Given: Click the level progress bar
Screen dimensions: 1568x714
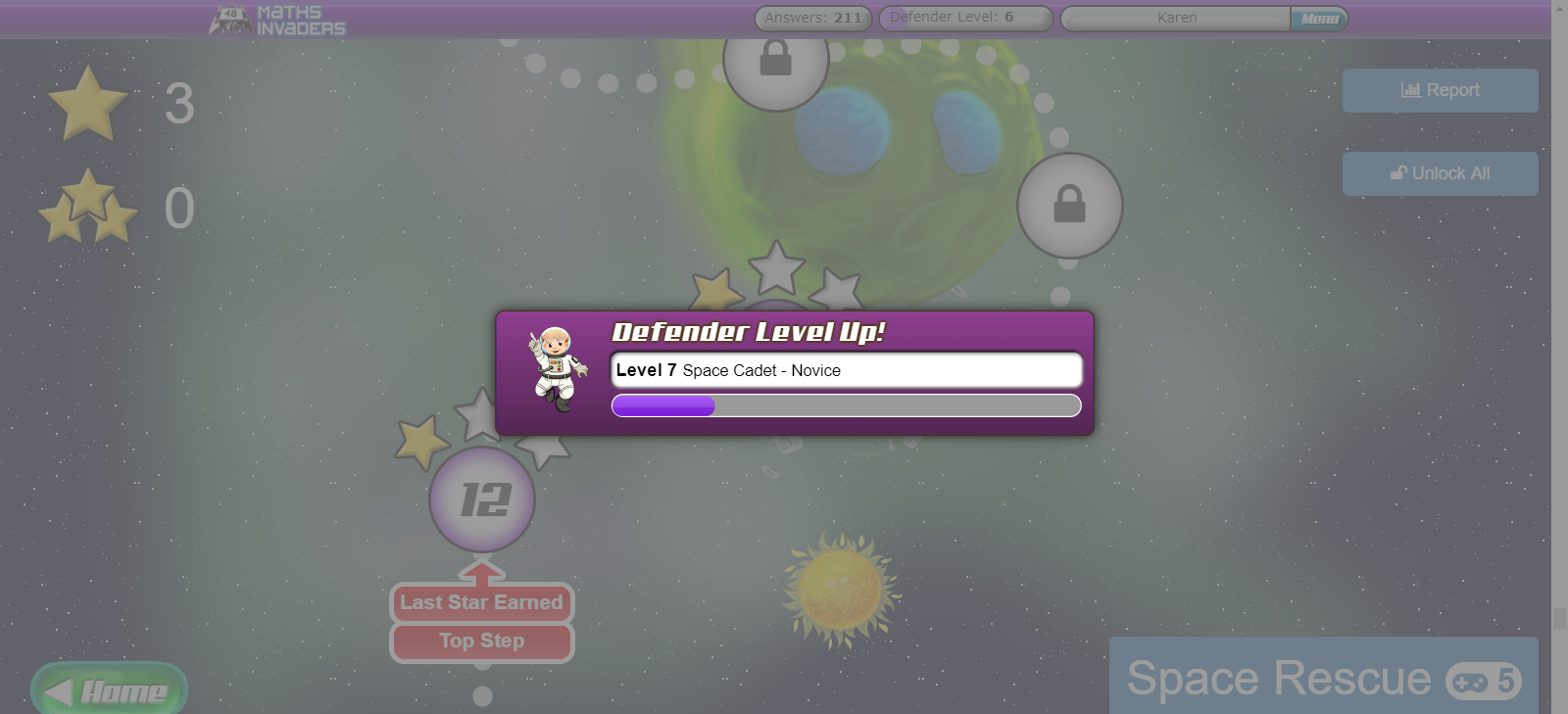Looking at the screenshot, I should coord(846,405).
